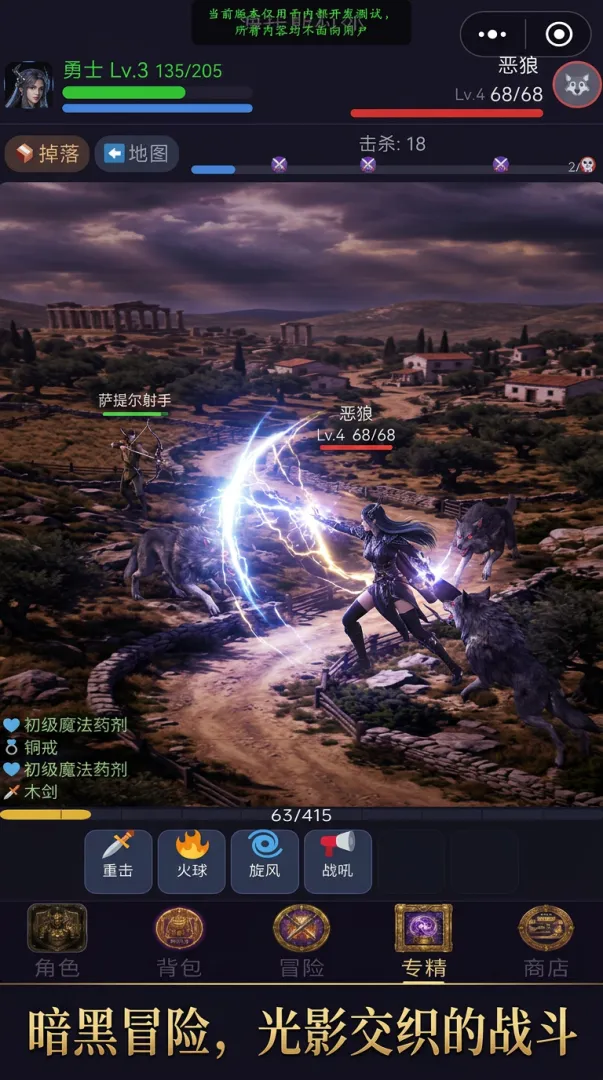Click the 勇士 hero portrait
The height and width of the screenshot is (1080, 603).
pos(29,85)
